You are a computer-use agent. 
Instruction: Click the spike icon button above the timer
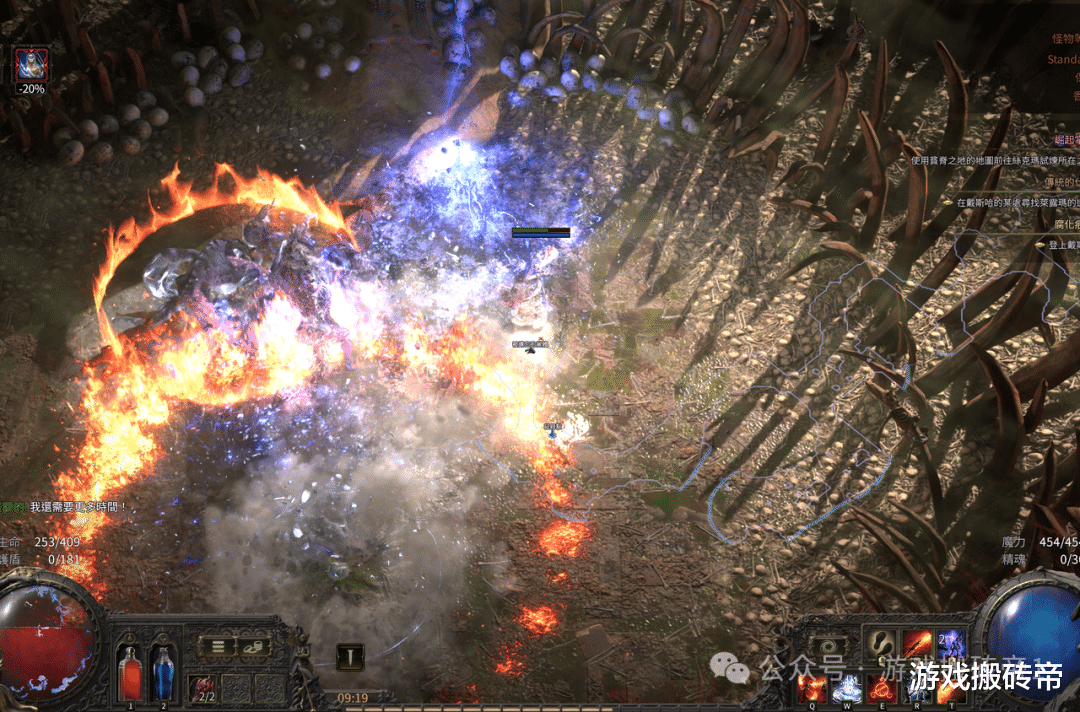(350, 656)
